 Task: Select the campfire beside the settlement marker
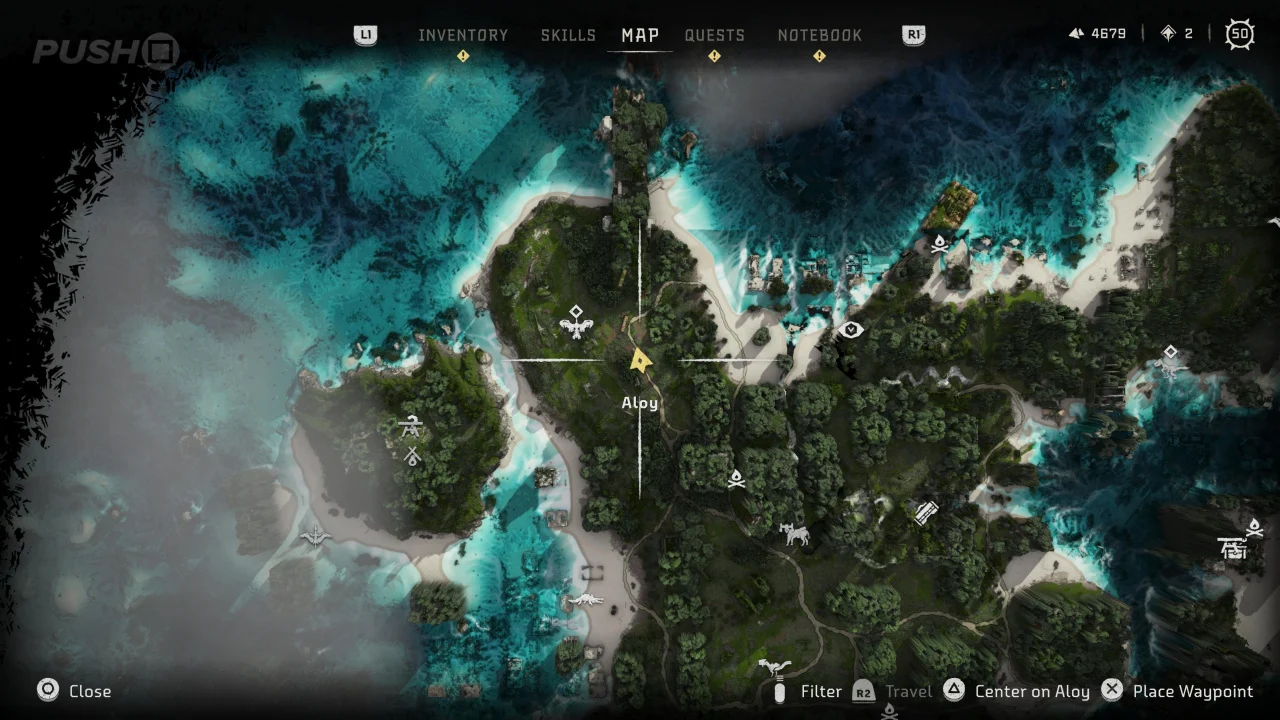point(1255,527)
